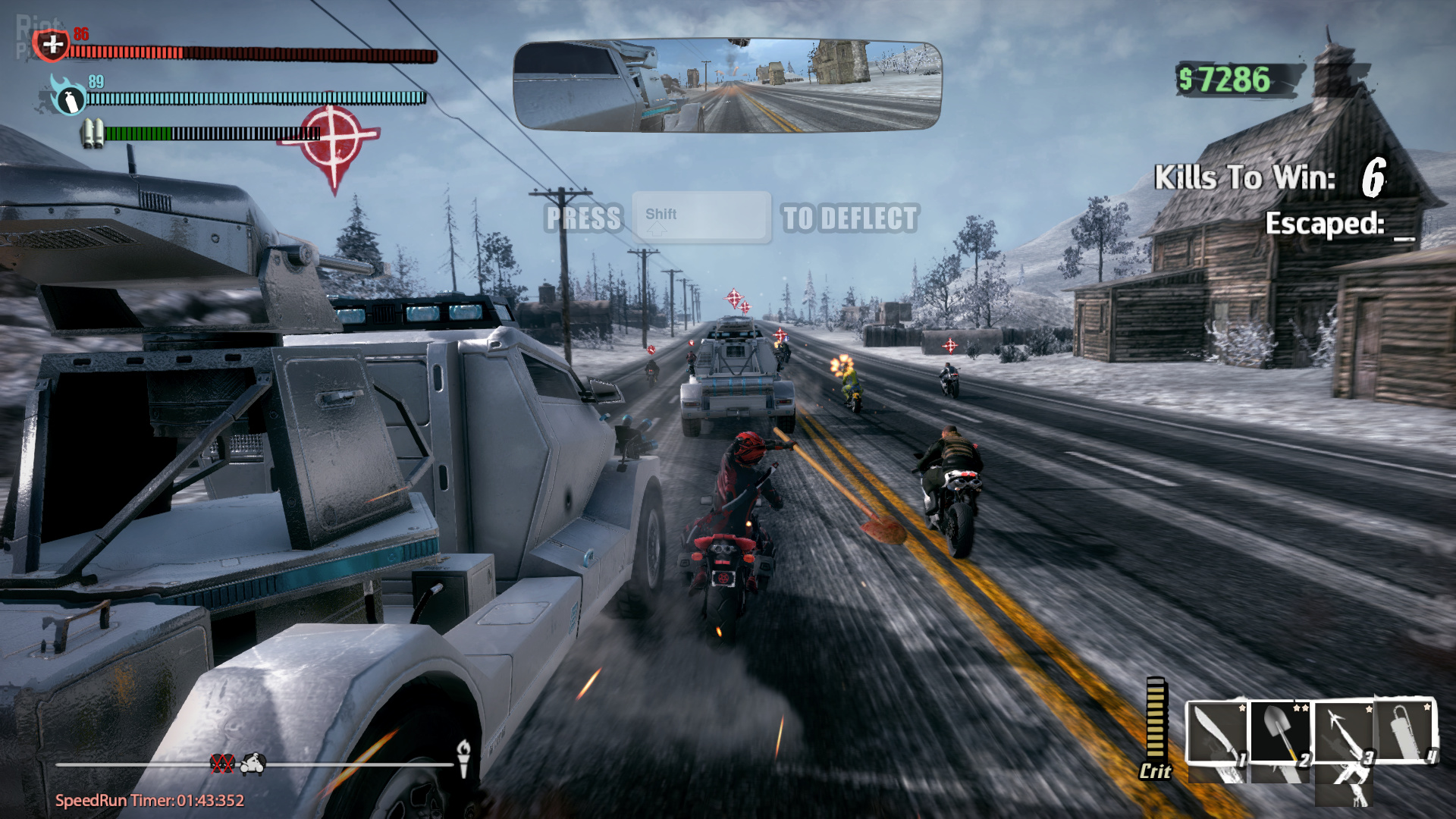1456x819 pixels.
Task: Click the rearview mirror display
Action: 727,86
